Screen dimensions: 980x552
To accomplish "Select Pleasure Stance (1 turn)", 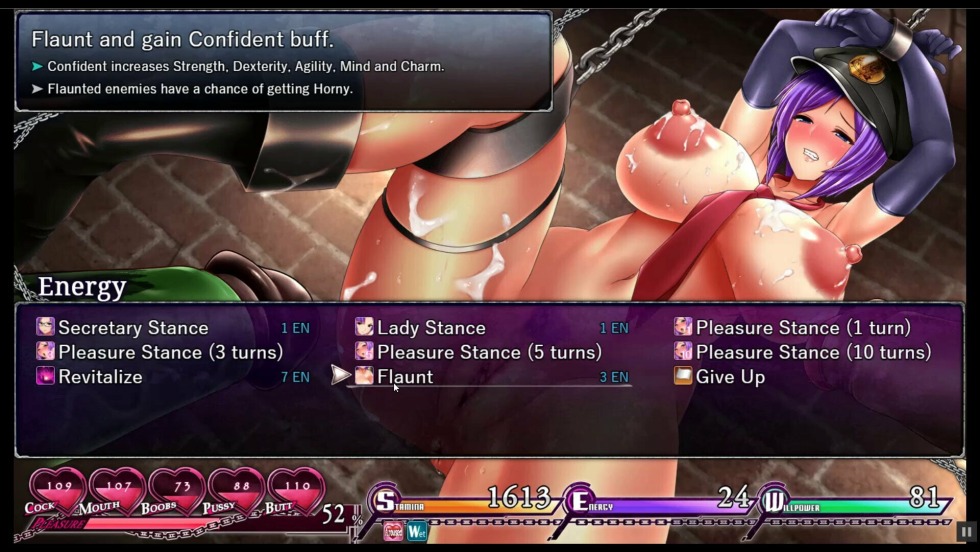I will pos(803,328).
